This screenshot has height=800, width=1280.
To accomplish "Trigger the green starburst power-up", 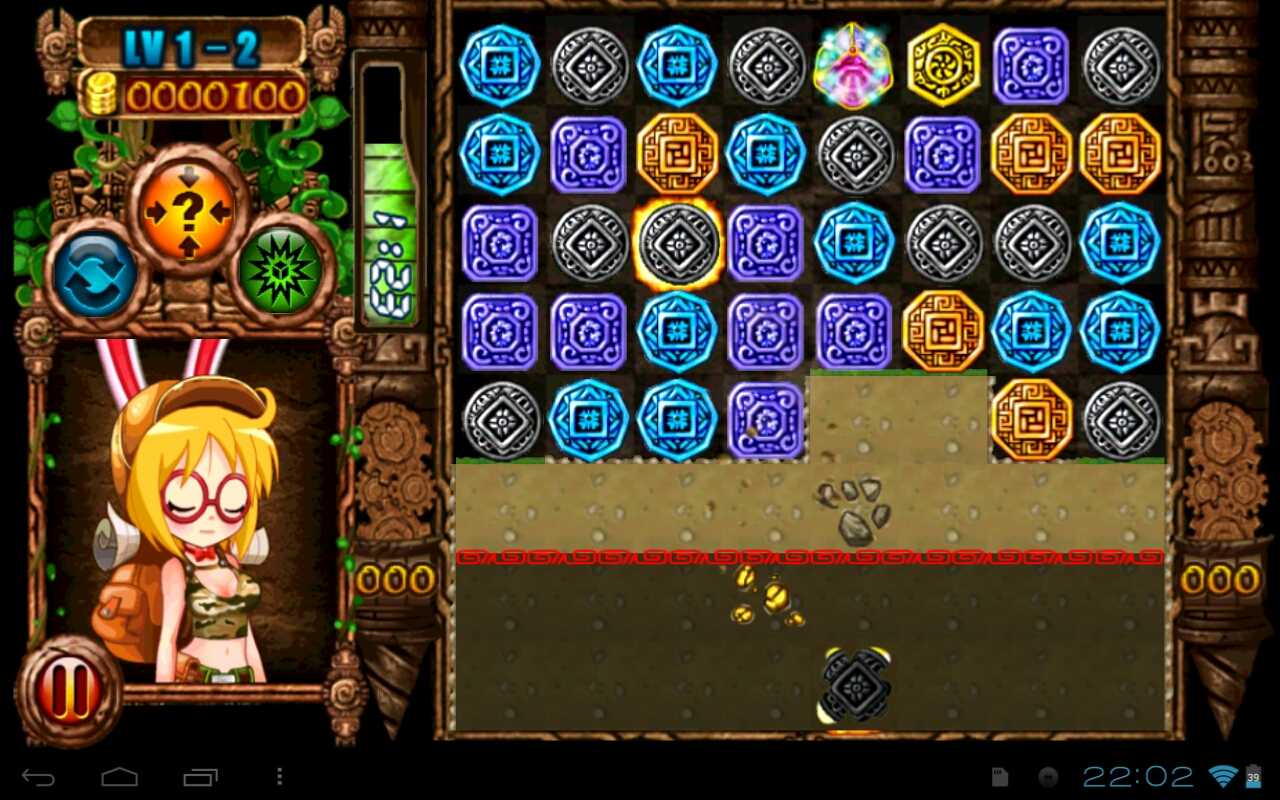I will point(281,271).
